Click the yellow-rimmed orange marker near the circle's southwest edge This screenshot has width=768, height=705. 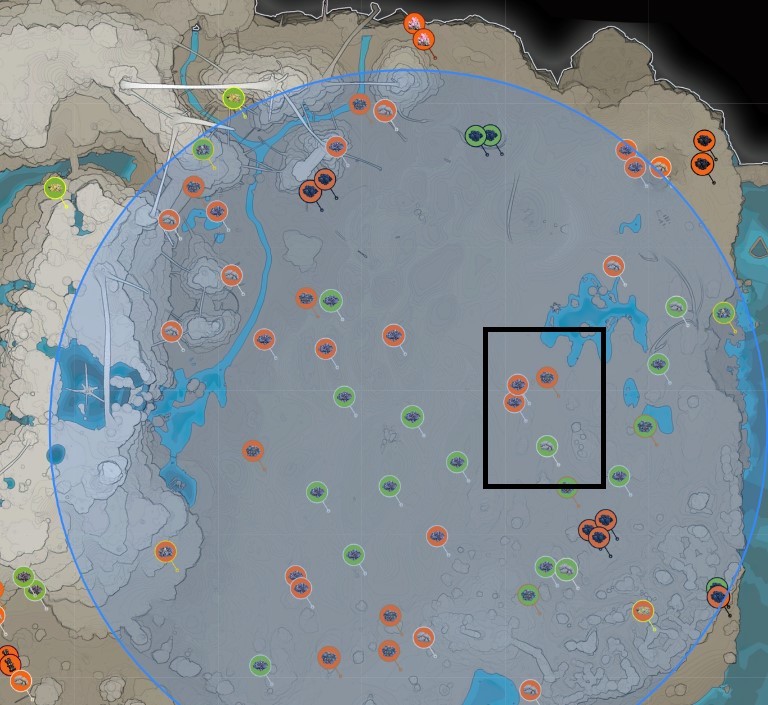pos(165,551)
